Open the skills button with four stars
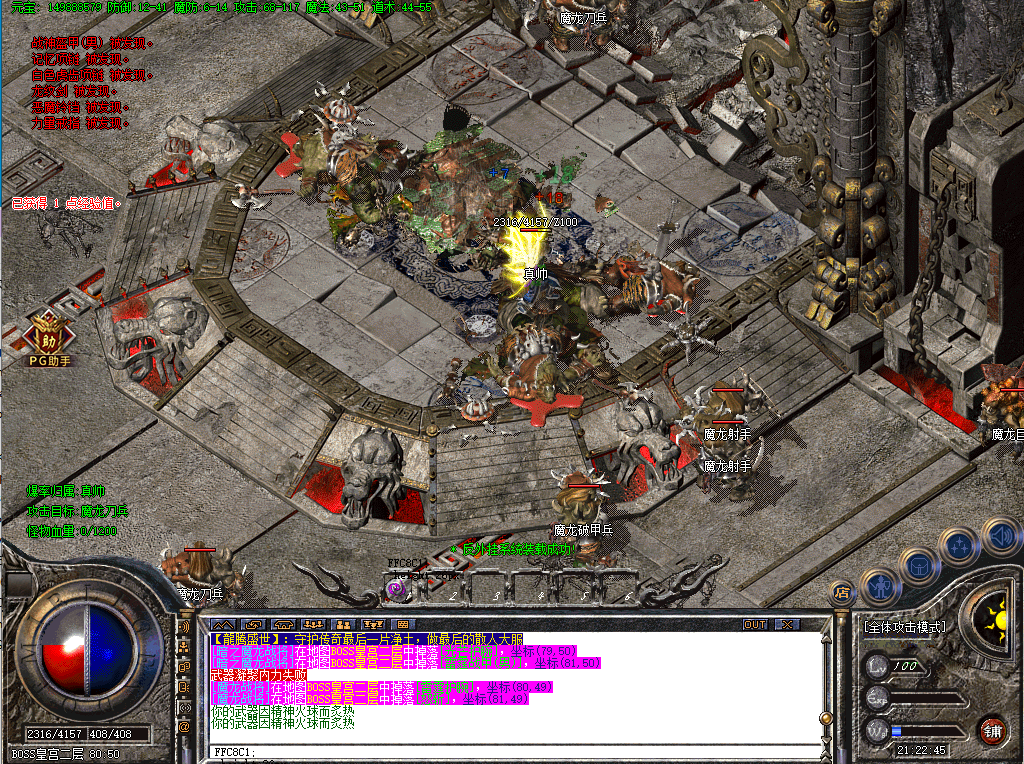This screenshot has height=764, width=1024. 959,546
